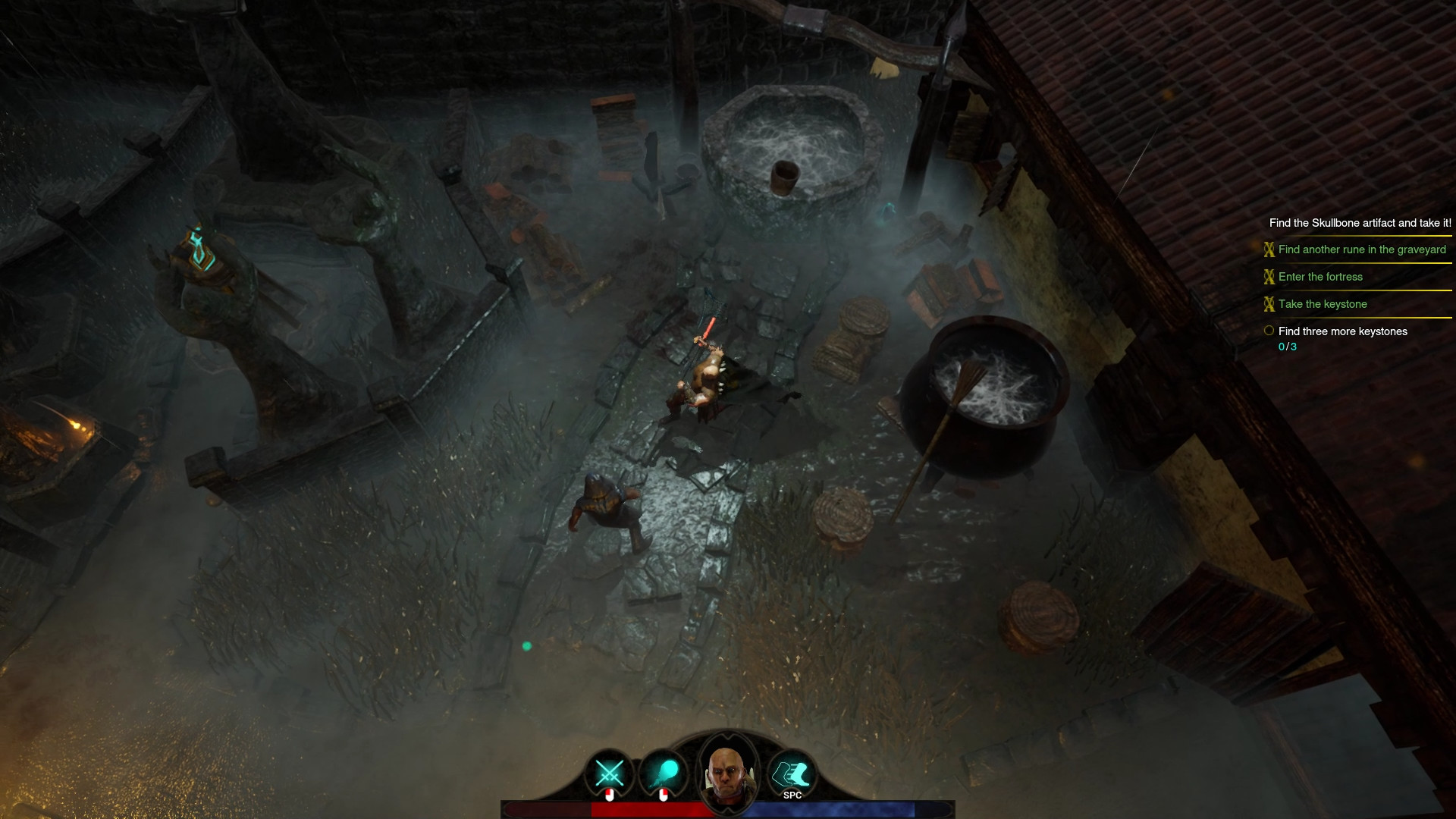The width and height of the screenshot is (1456, 819).
Task: Click the Take the keystone objective text
Action: coord(1323,304)
